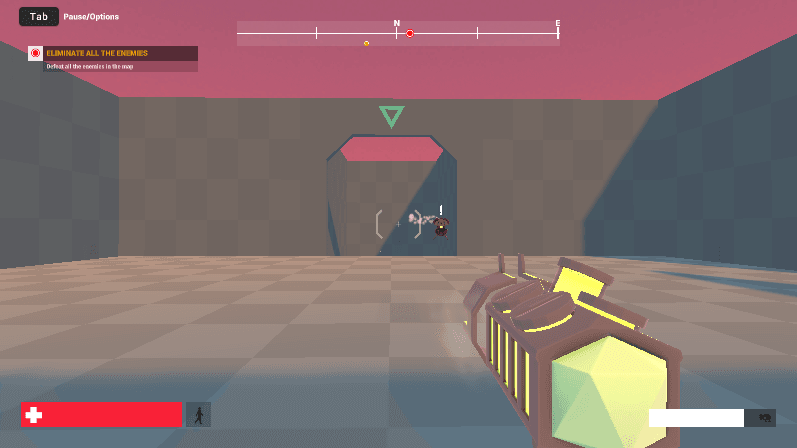Click the red enemy marker on compass
The width and height of the screenshot is (797, 448).
[410, 34]
